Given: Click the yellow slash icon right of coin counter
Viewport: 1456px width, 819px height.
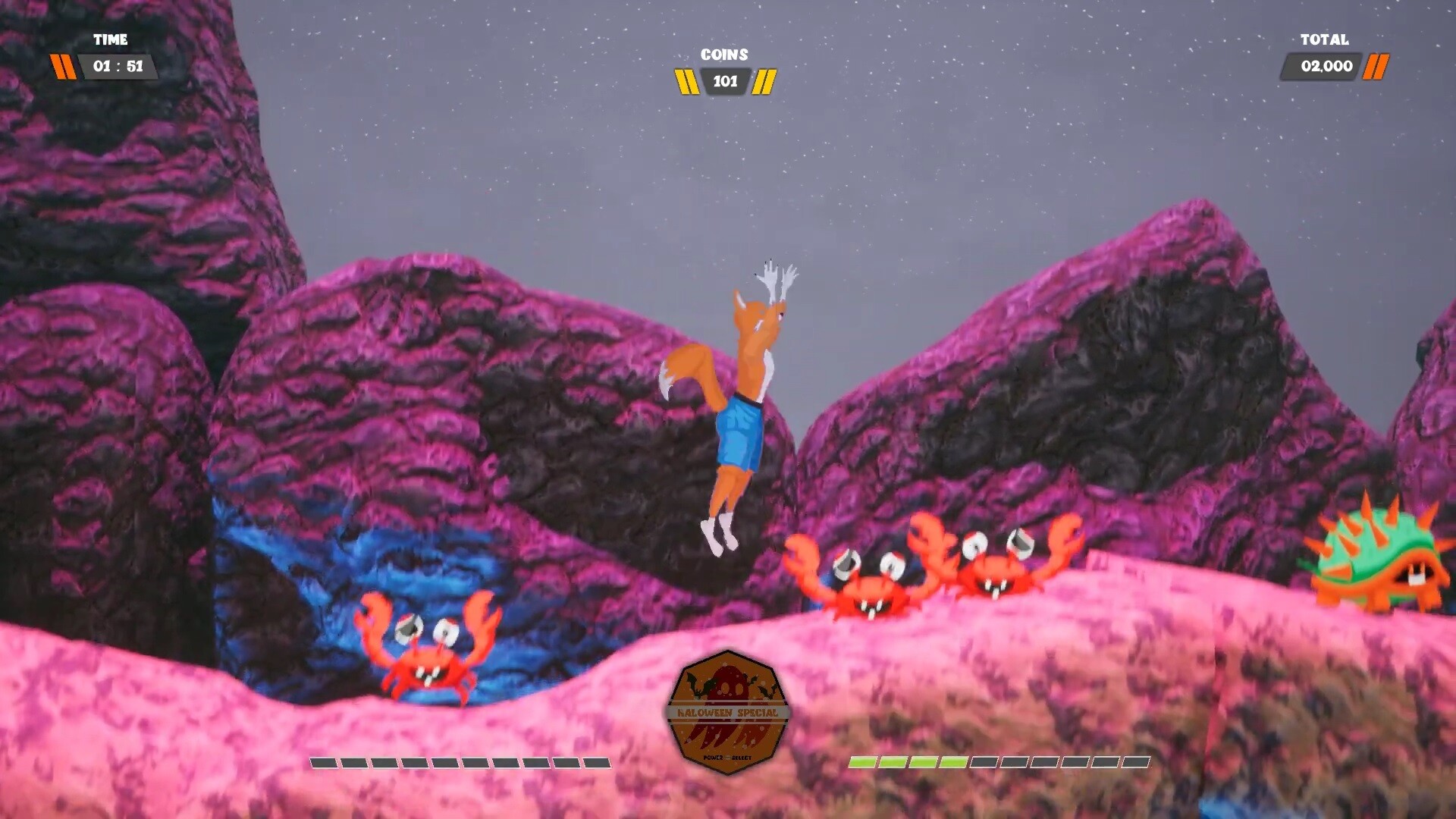Looking at the screenshot, I should tap(766, 82).
